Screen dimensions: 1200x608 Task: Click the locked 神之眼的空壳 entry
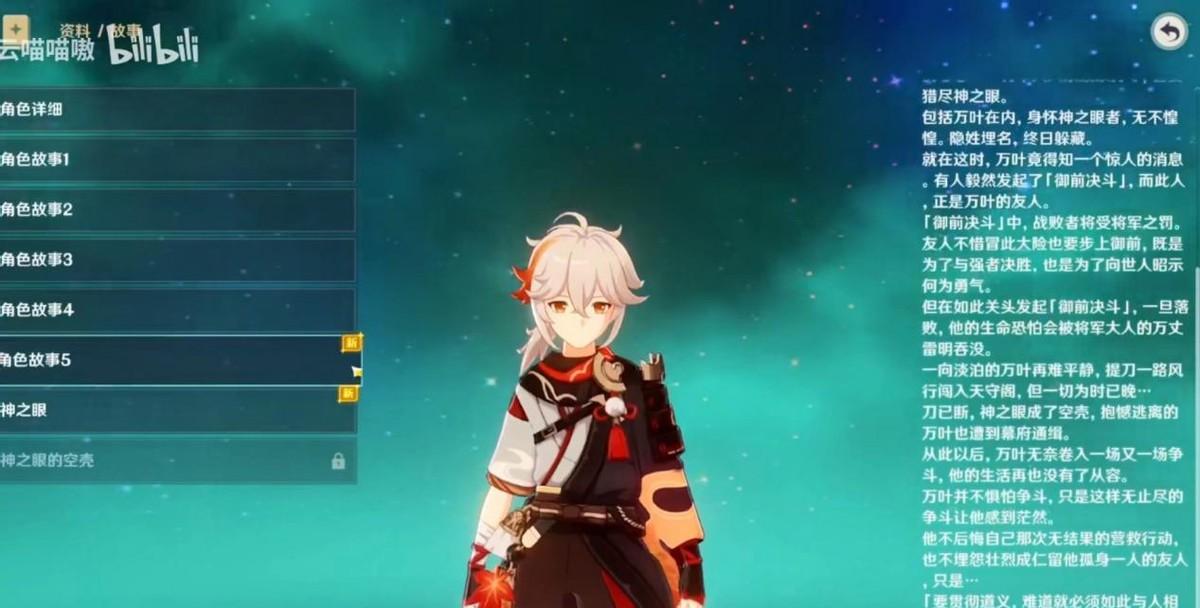pos(177,460)
